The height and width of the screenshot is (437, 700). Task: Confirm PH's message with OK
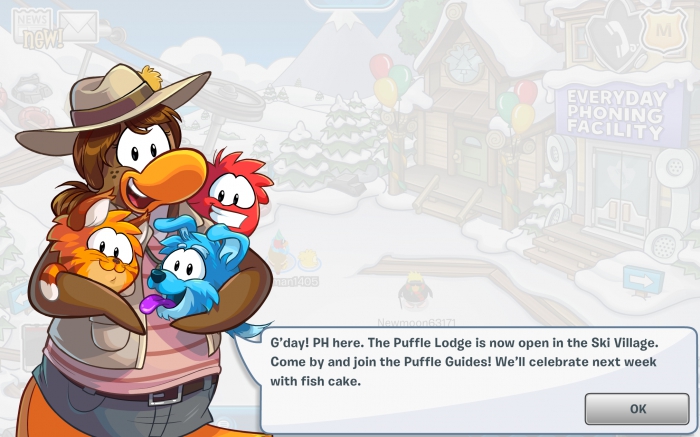click(x=637, y=408)
